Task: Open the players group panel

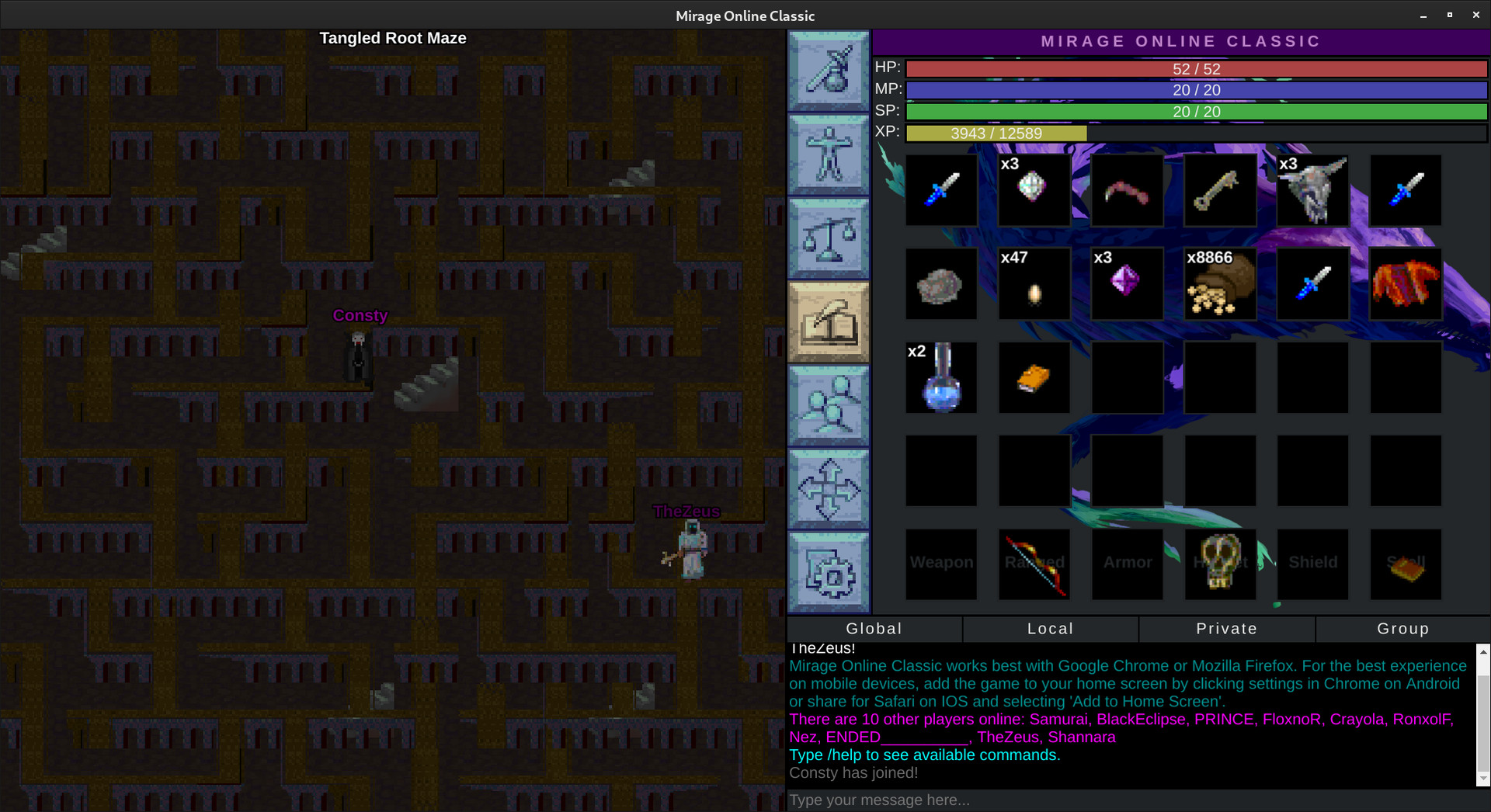Action: tap(829, 405)
